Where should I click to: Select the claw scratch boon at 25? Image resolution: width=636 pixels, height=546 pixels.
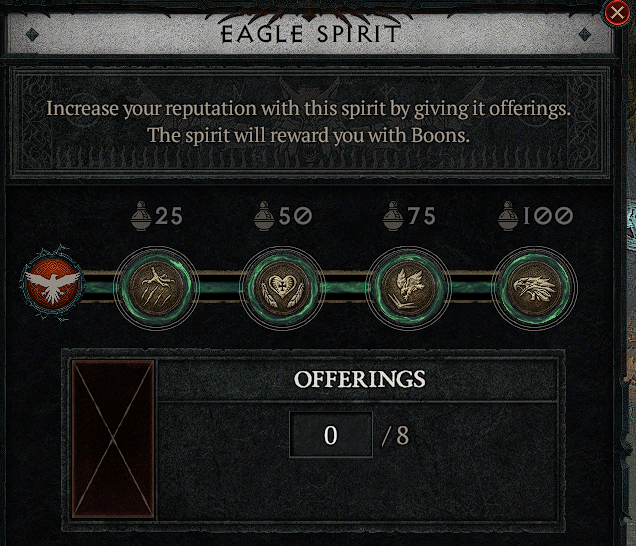pyautogui.click(x=154, y=286)
